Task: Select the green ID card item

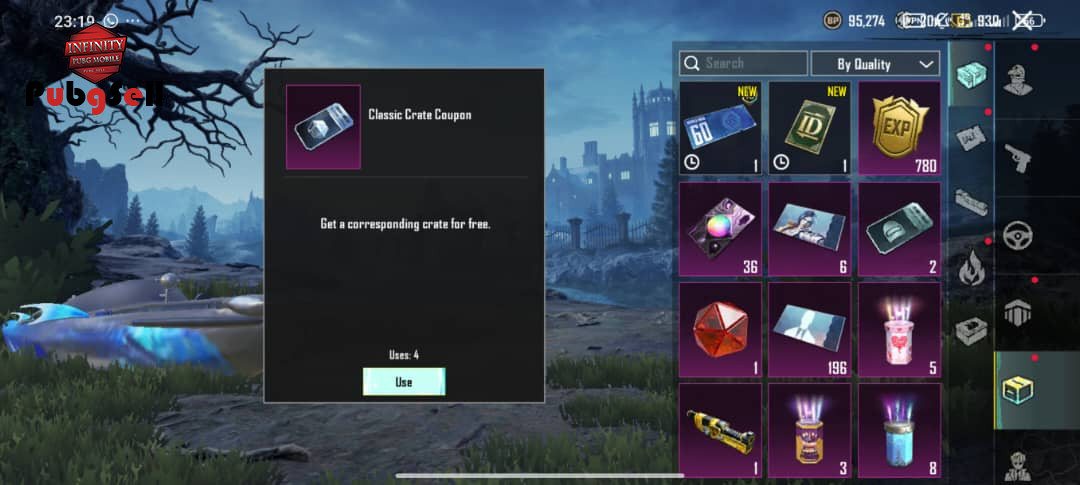Action: click(809, 128)
